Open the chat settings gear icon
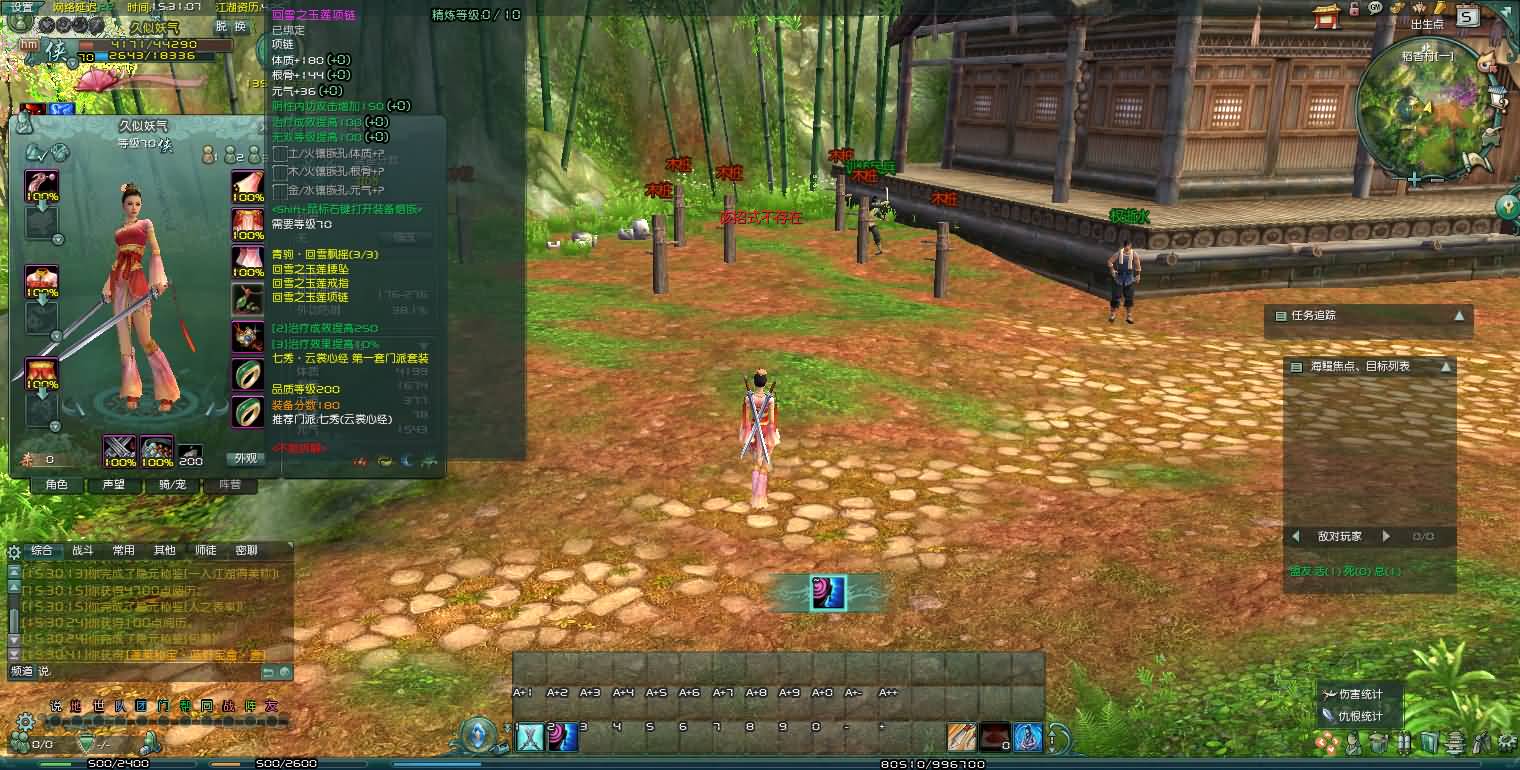This screenshot has height=770, width=1520. tap(14, 552)
